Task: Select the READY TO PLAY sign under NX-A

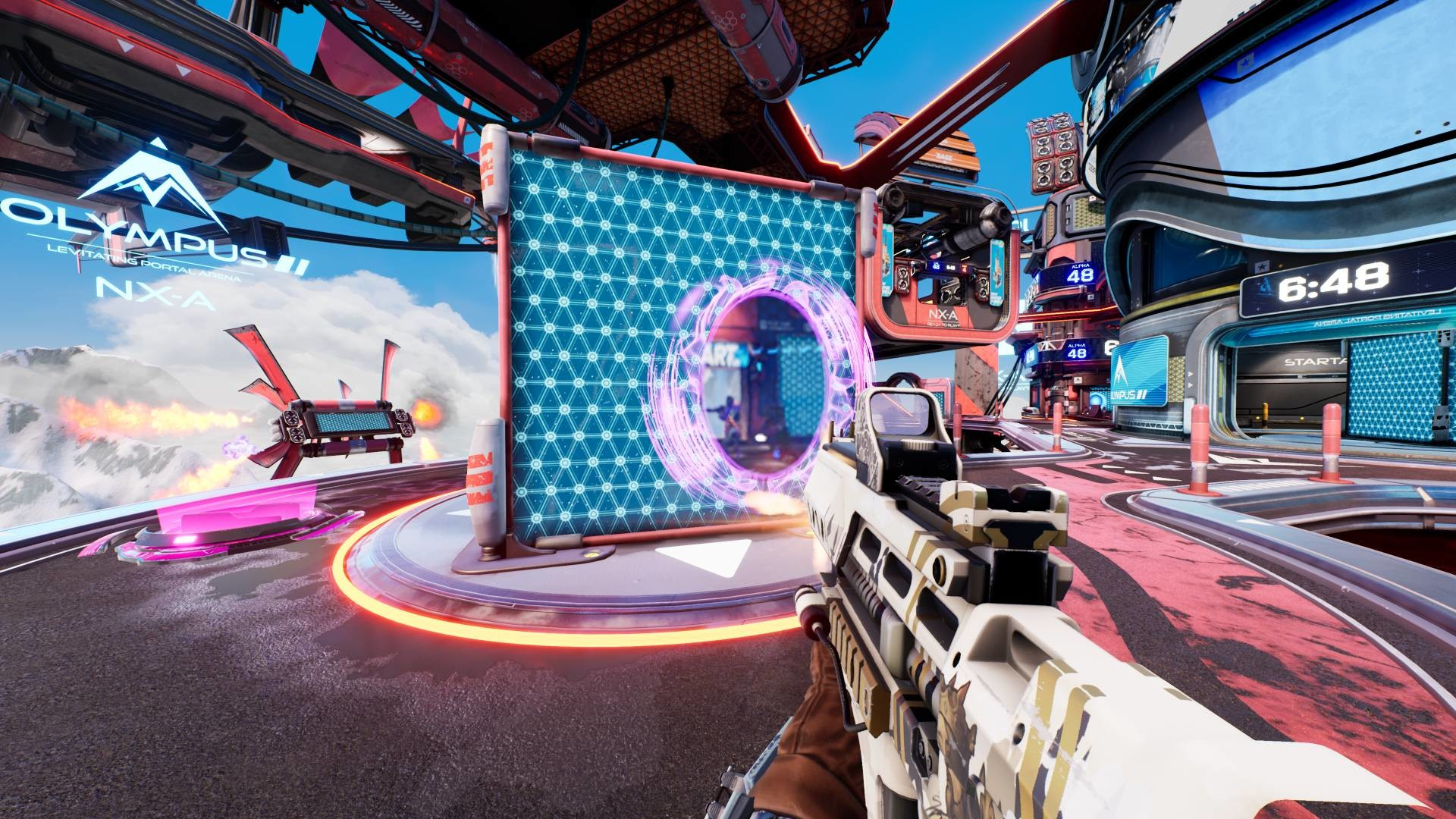Action: [943, 326]
